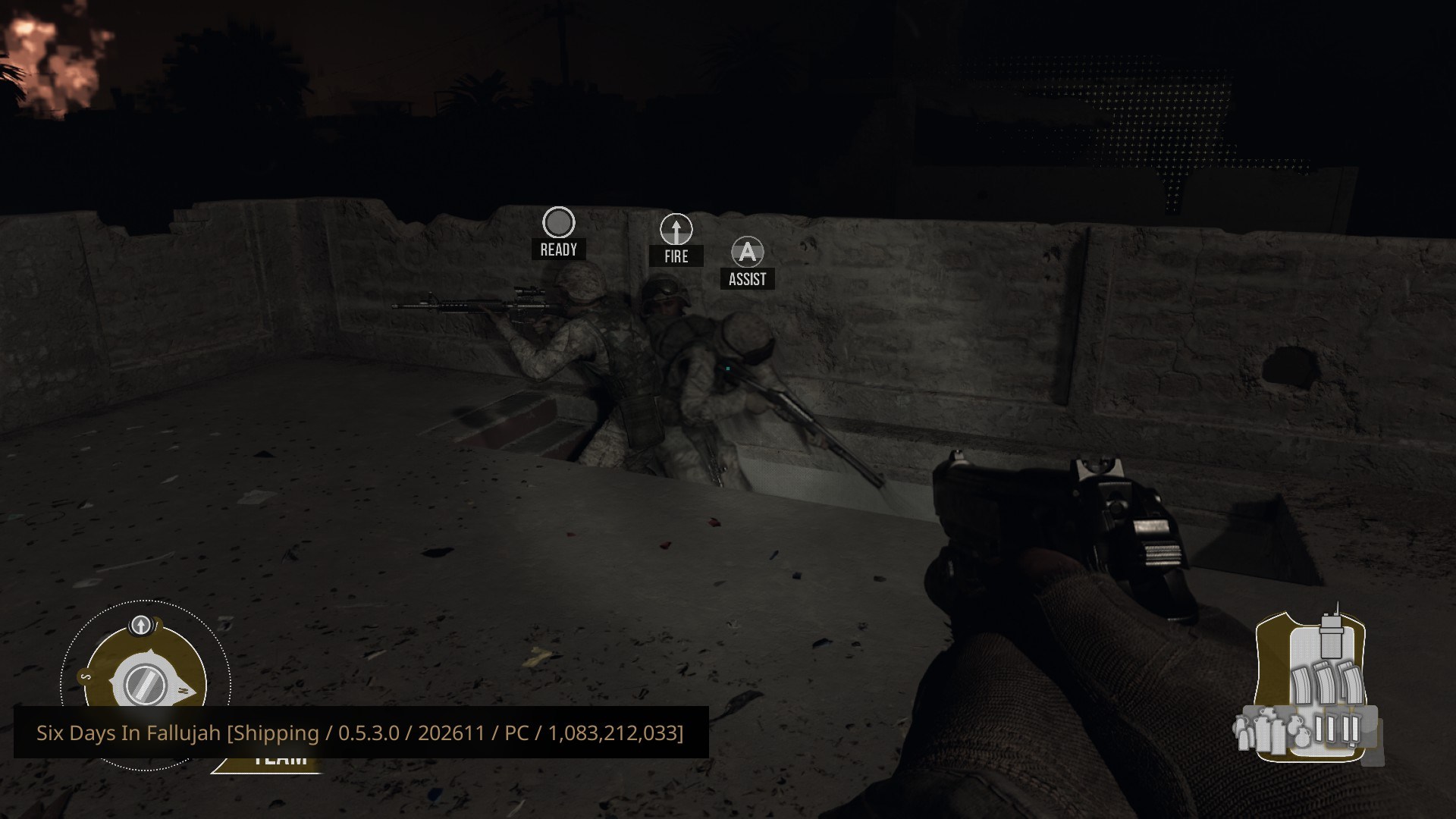Click the ASSIST command label text

coord(748,279)
